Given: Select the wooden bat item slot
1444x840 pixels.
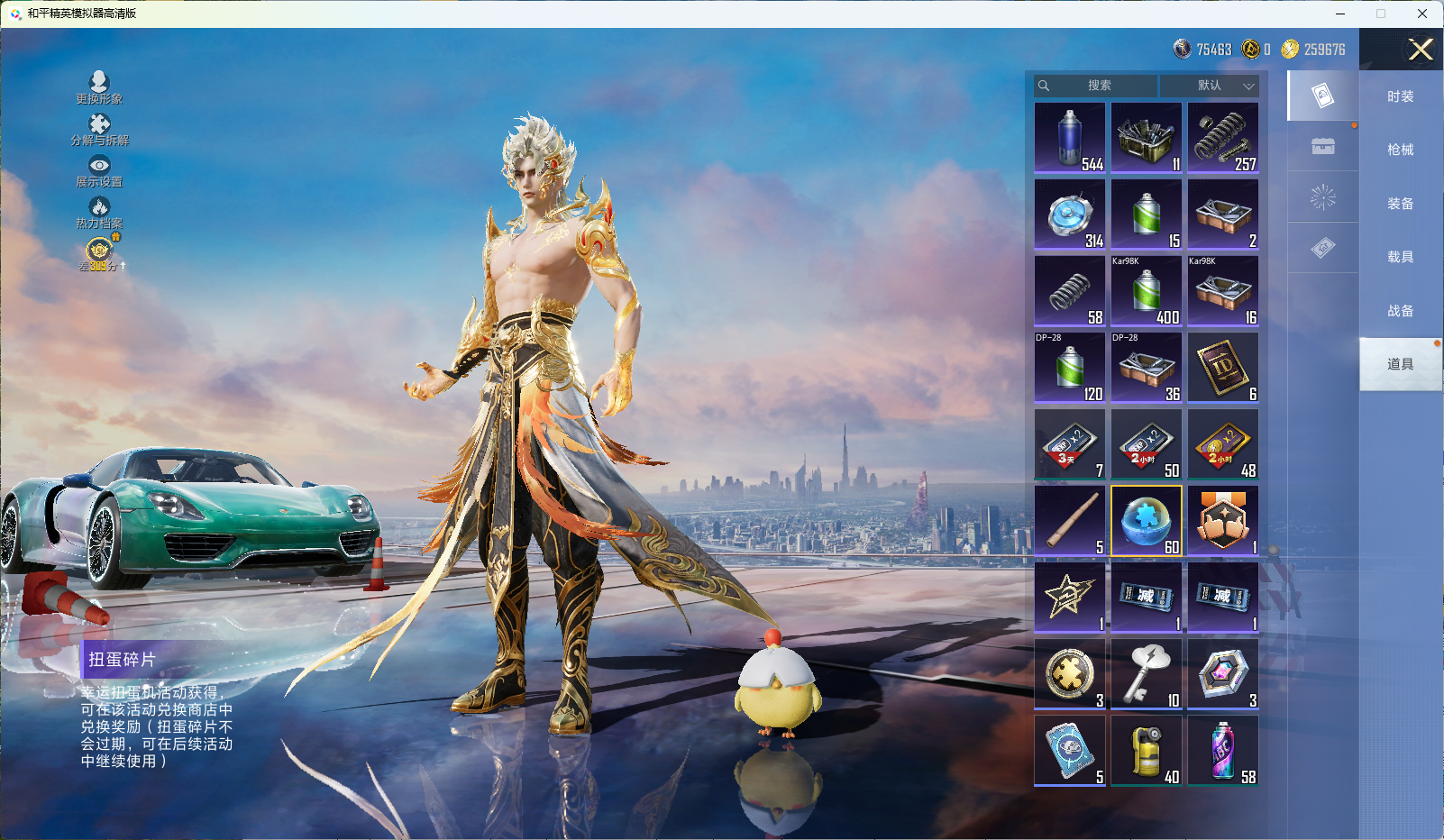Looking at the screenshot, I should click(x=1070, y=521).
